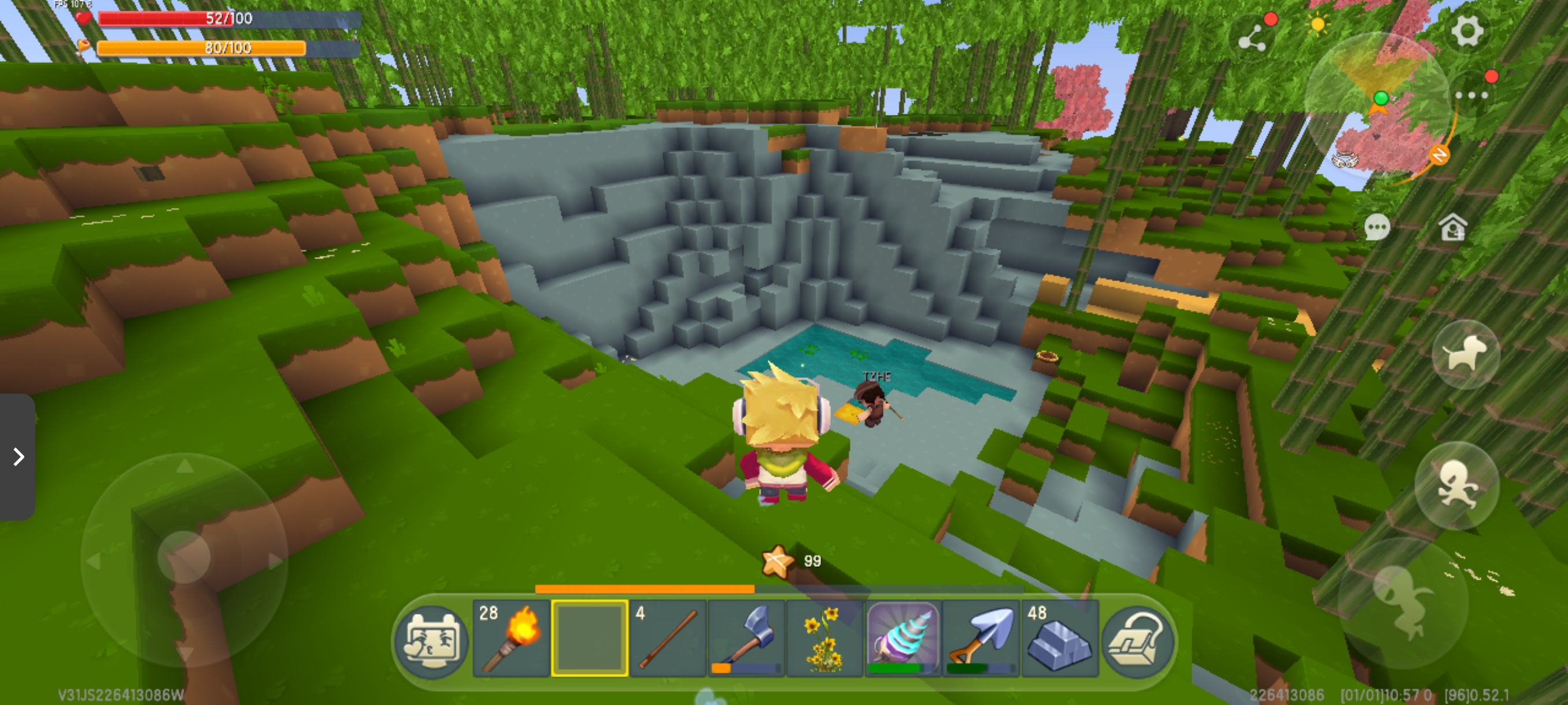Tap the running figure sprint button

[x=1456, y=485]
